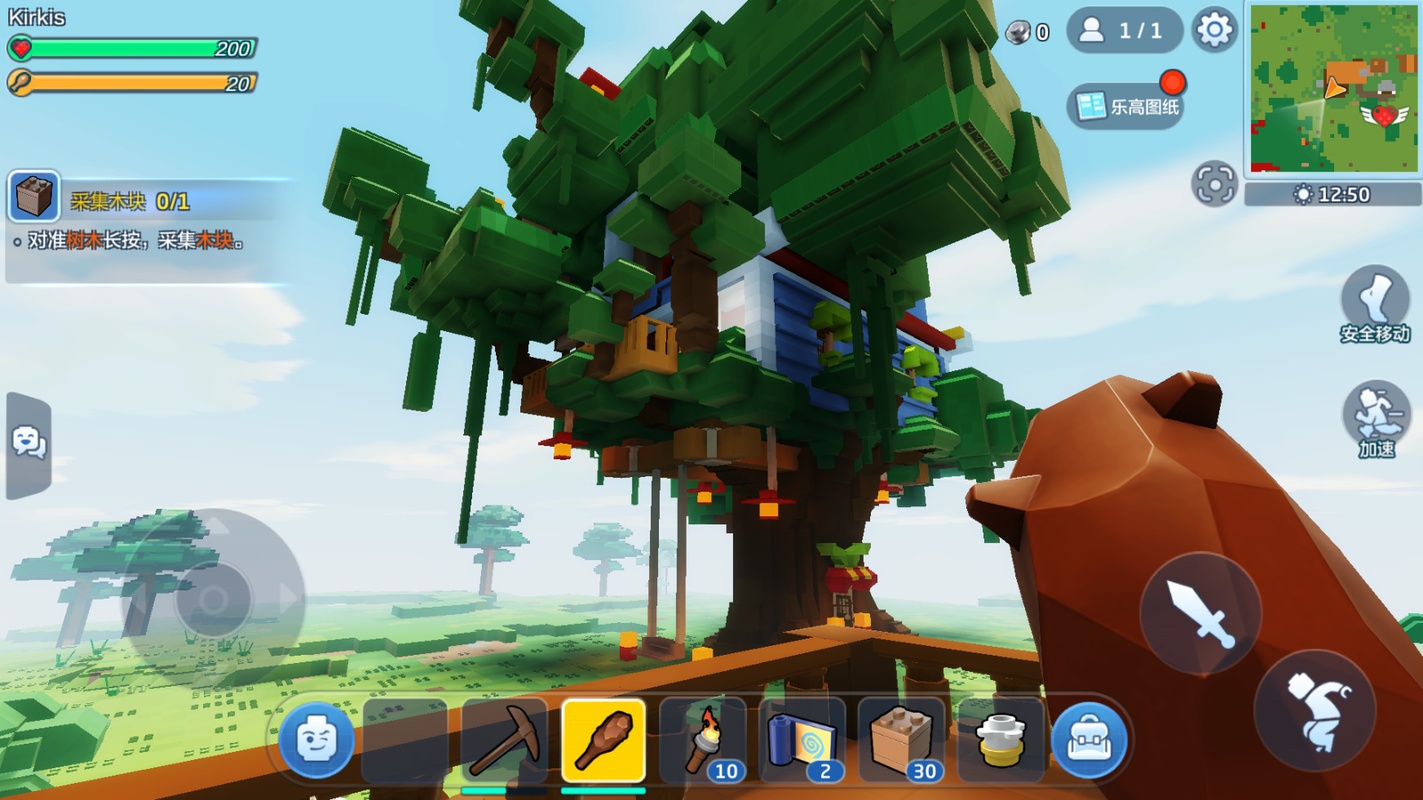Activate the 加速 sprint button
The image size is (1423, 800).
1376,418
